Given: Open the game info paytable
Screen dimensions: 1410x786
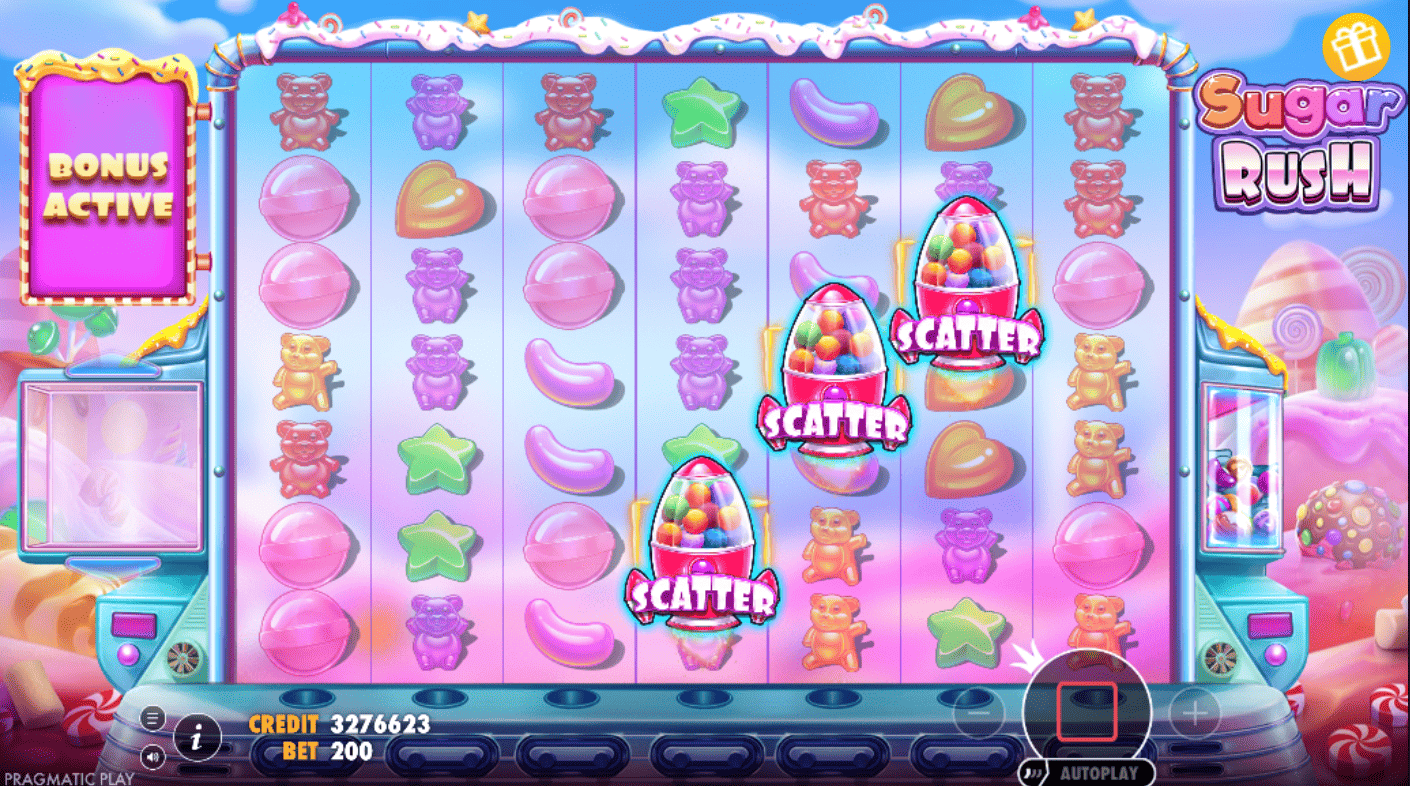Looking at the screenshot, I should [x=198, y=738].
